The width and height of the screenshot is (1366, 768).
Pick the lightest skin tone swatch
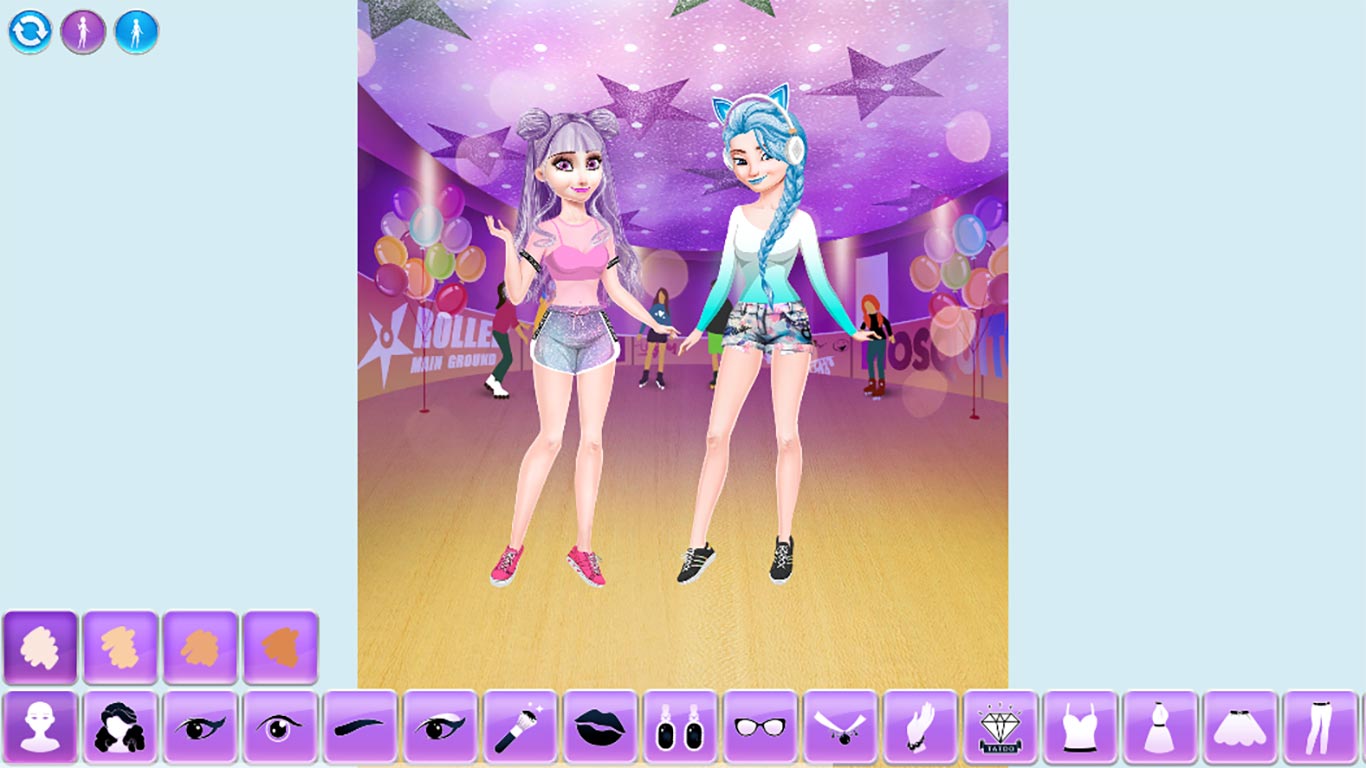[x=40, y=647]
